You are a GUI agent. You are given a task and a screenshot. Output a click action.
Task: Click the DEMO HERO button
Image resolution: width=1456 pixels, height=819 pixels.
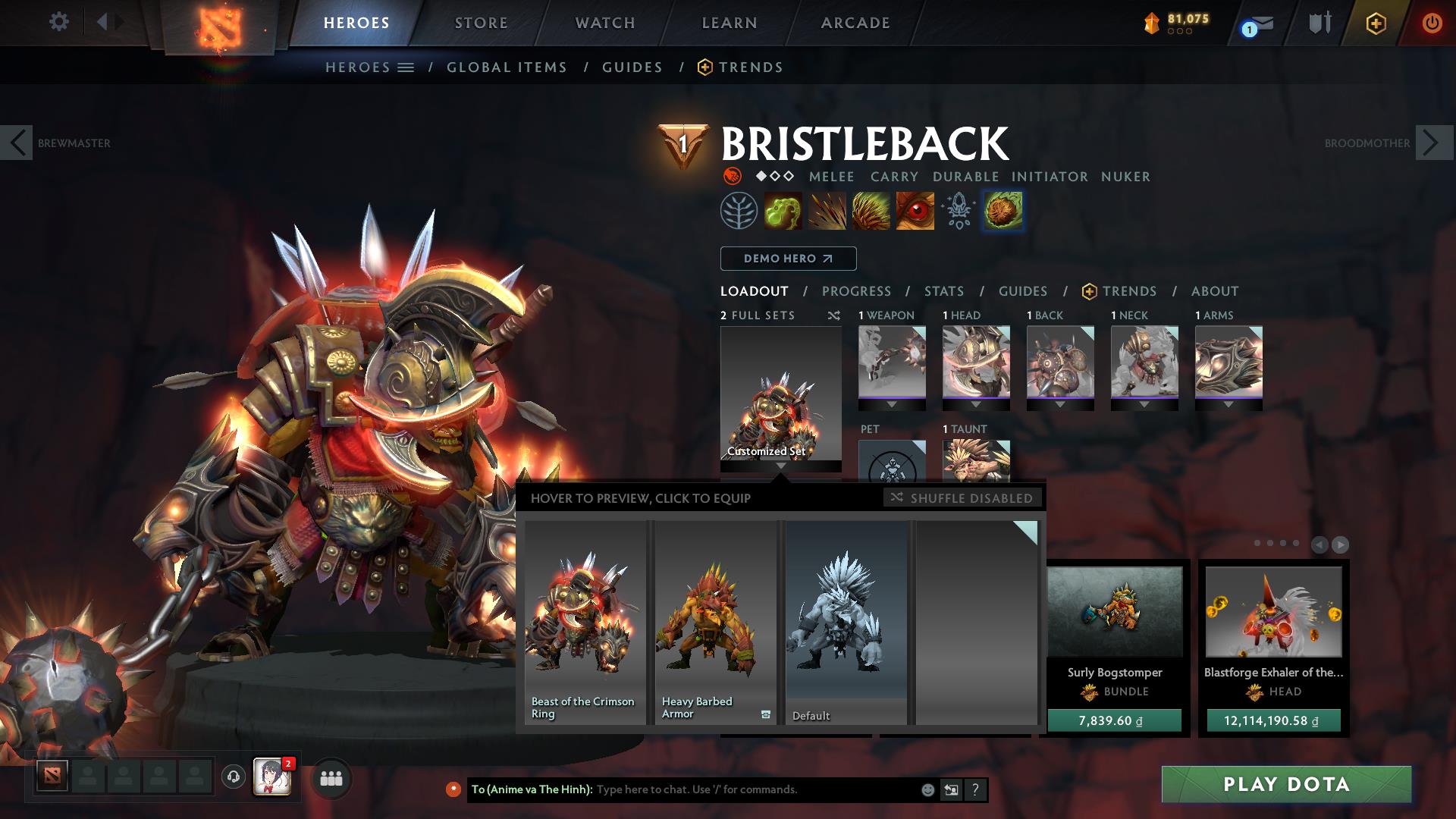click(787, 259)
